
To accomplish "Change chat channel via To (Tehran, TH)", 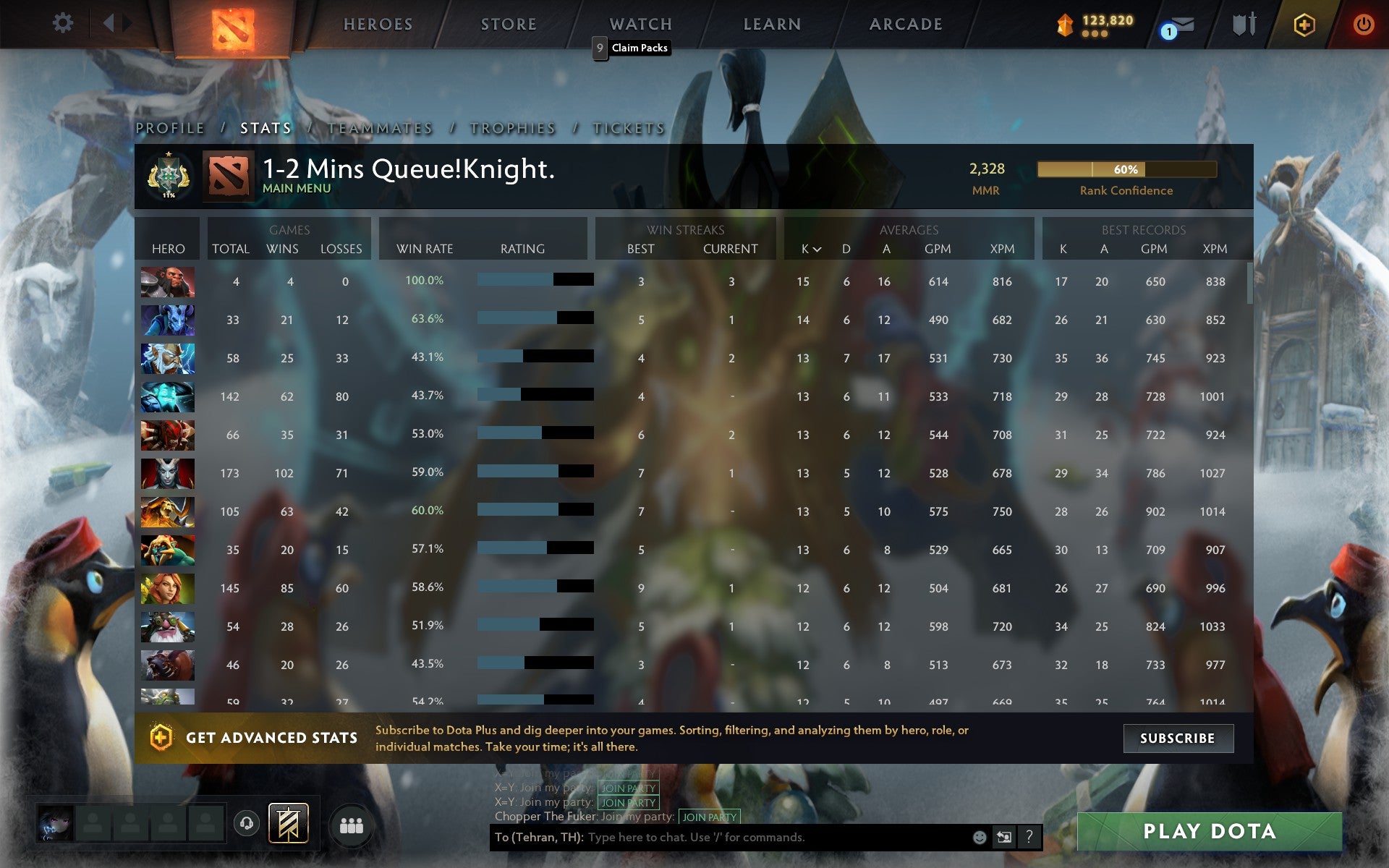I will 539,838.
